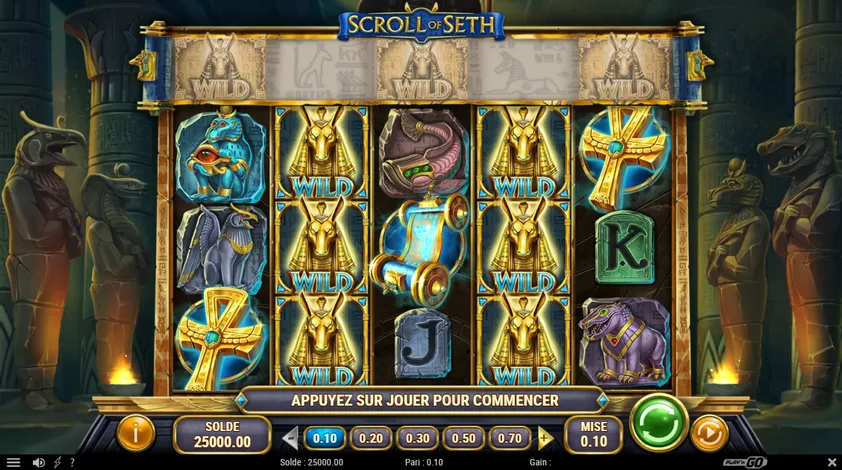Click the left arrow for lower bets
This screenshot has width=842, height=470.
pyautogui.click(x=290, y=438)
